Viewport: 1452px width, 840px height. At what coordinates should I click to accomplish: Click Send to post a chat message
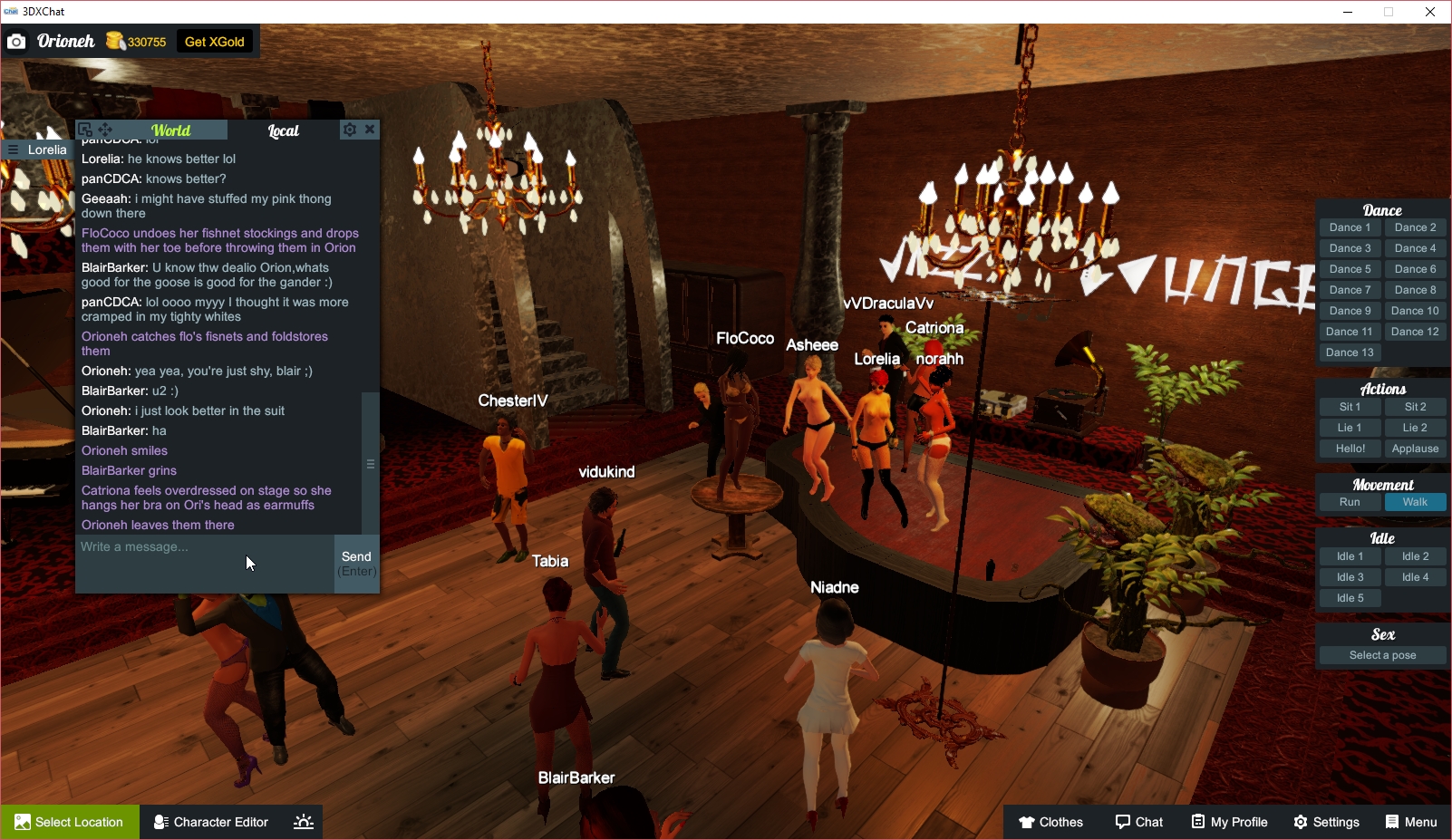[x=356, y=562]
